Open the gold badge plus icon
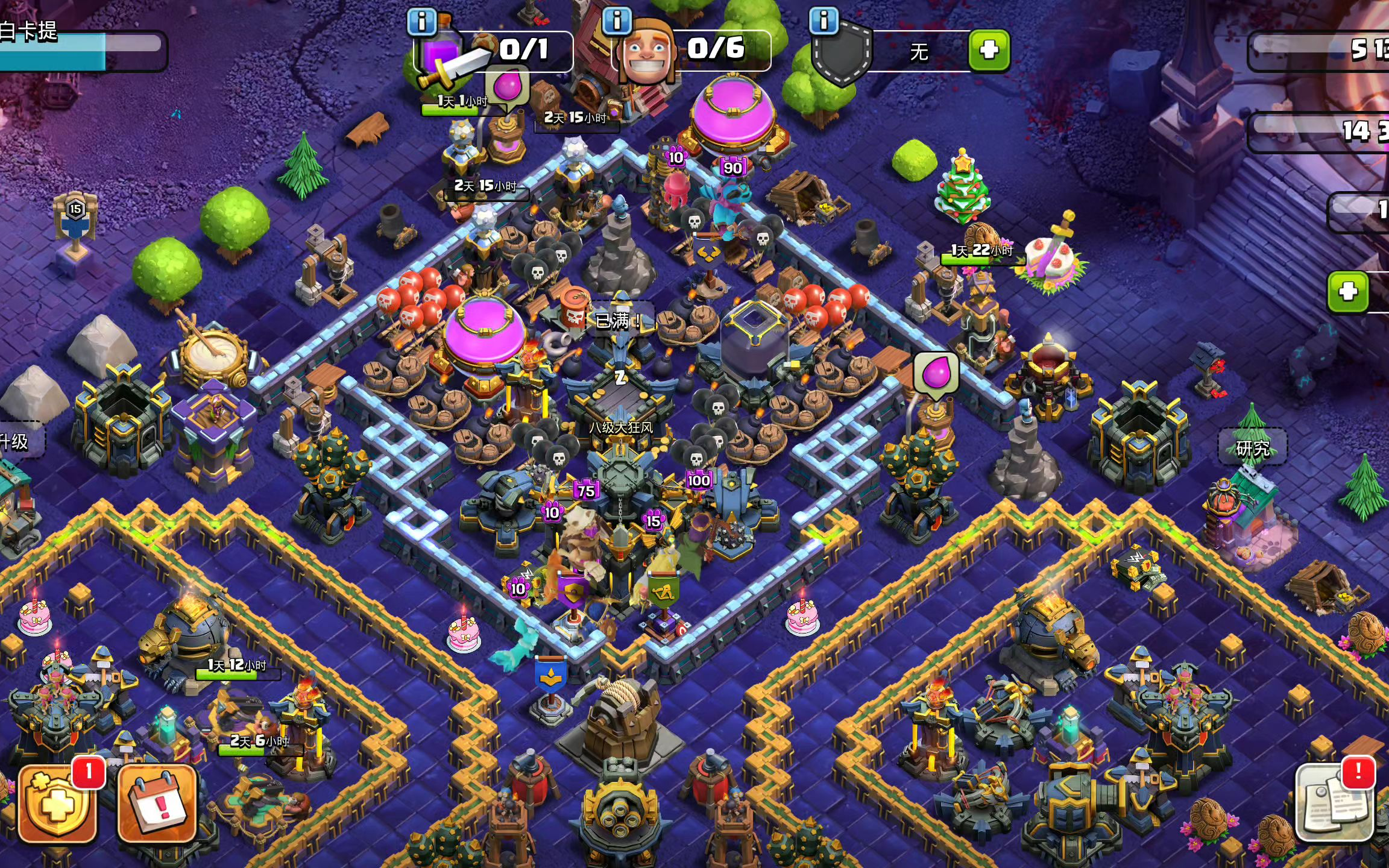The width and height of the screenshot is (1389, 868). pyautogui.click(x=58, y=804)
